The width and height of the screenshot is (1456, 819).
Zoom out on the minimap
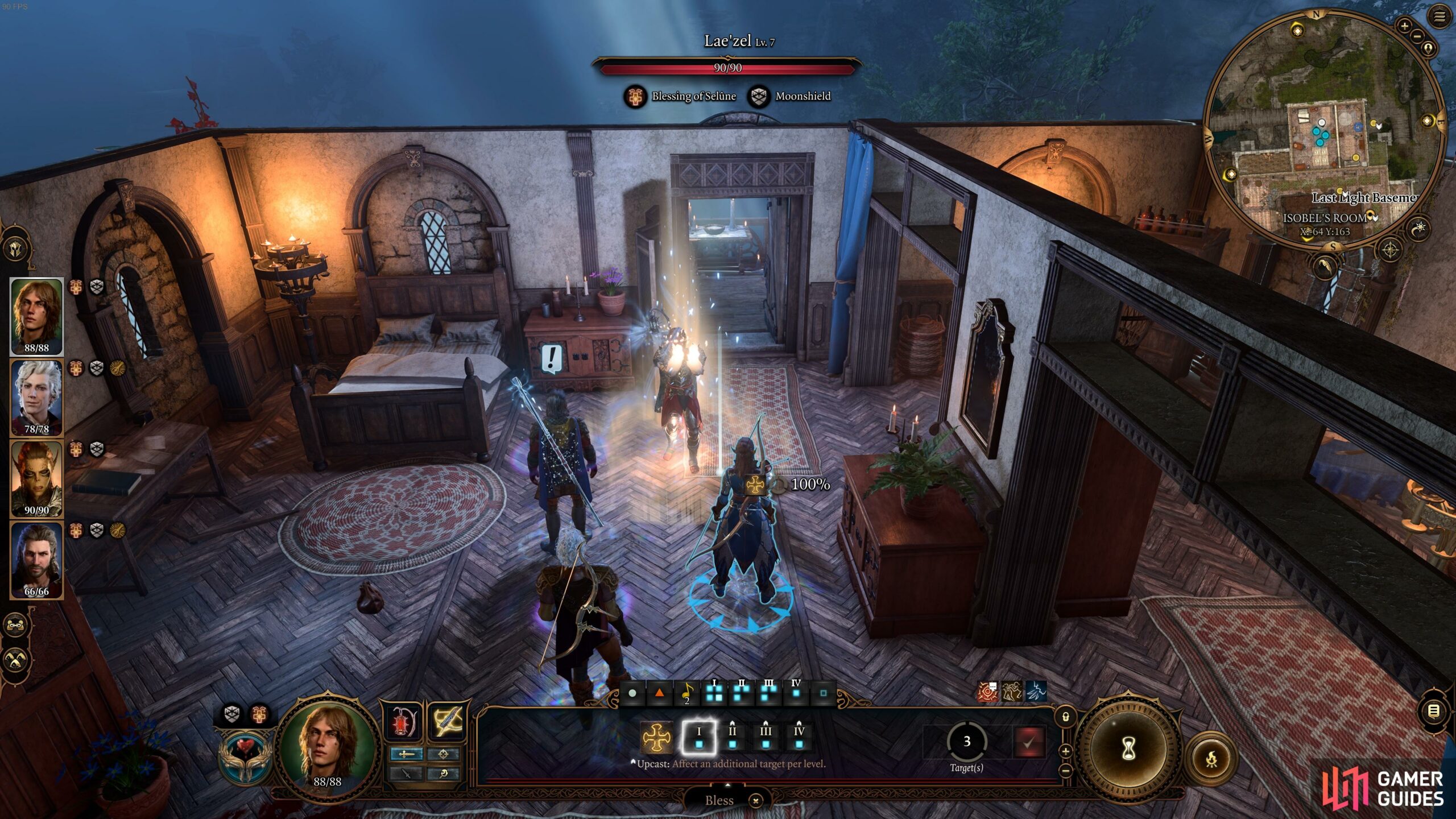pos(1417,36)
